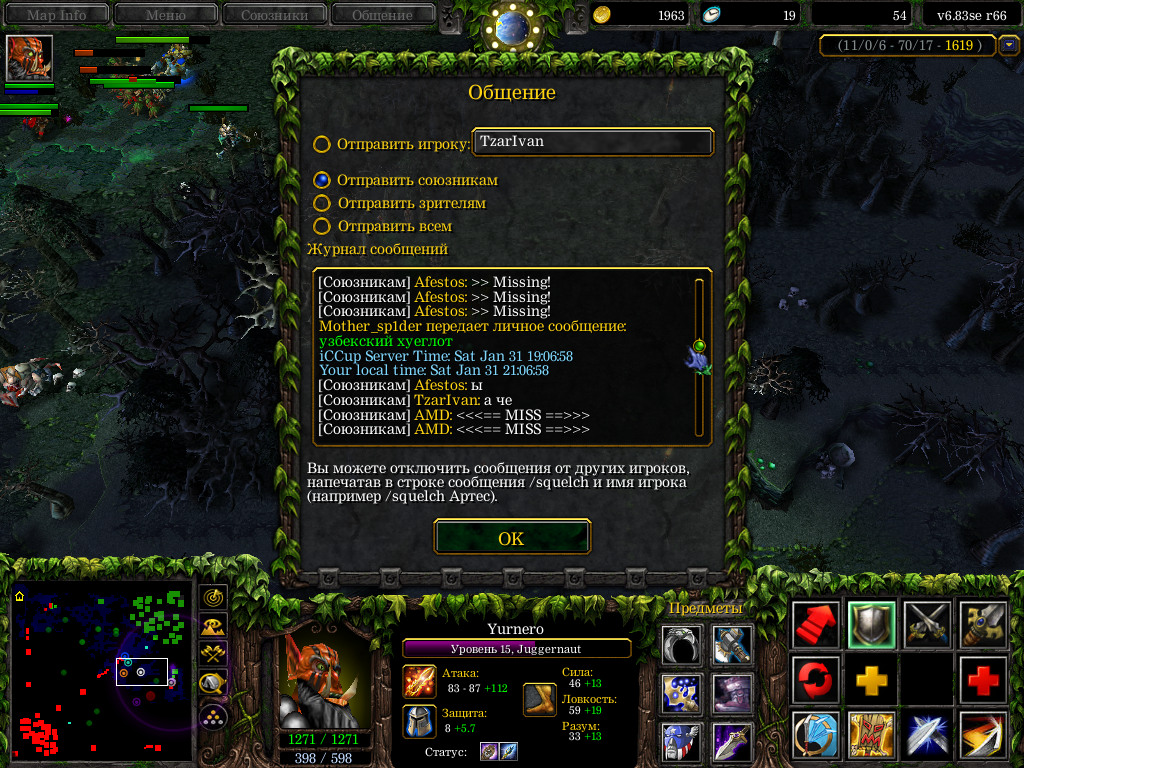
Task: Use the hammer item in inventory
Action: click(x=732, y=644)
